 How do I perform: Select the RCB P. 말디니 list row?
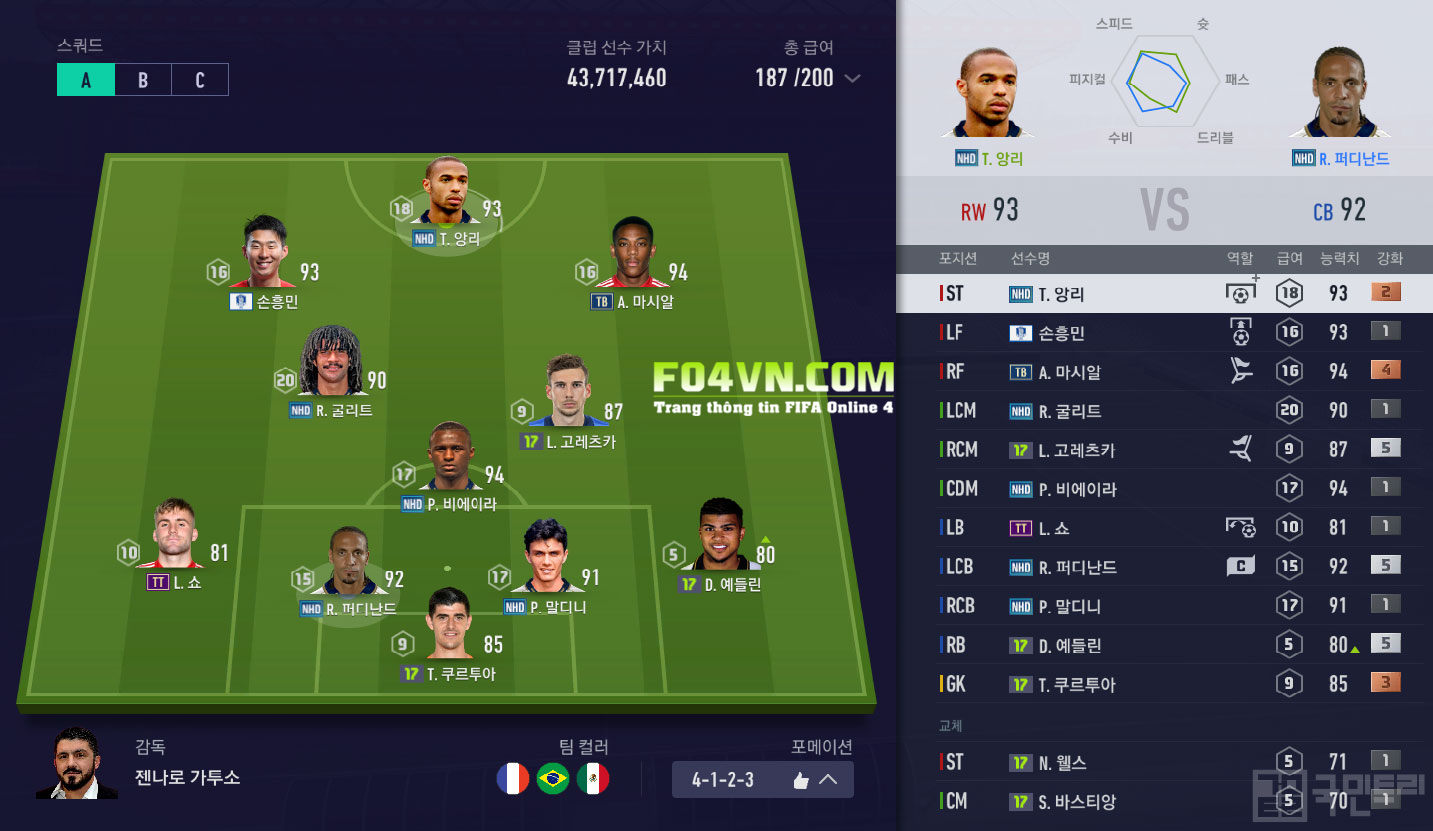click(1165, 606)
